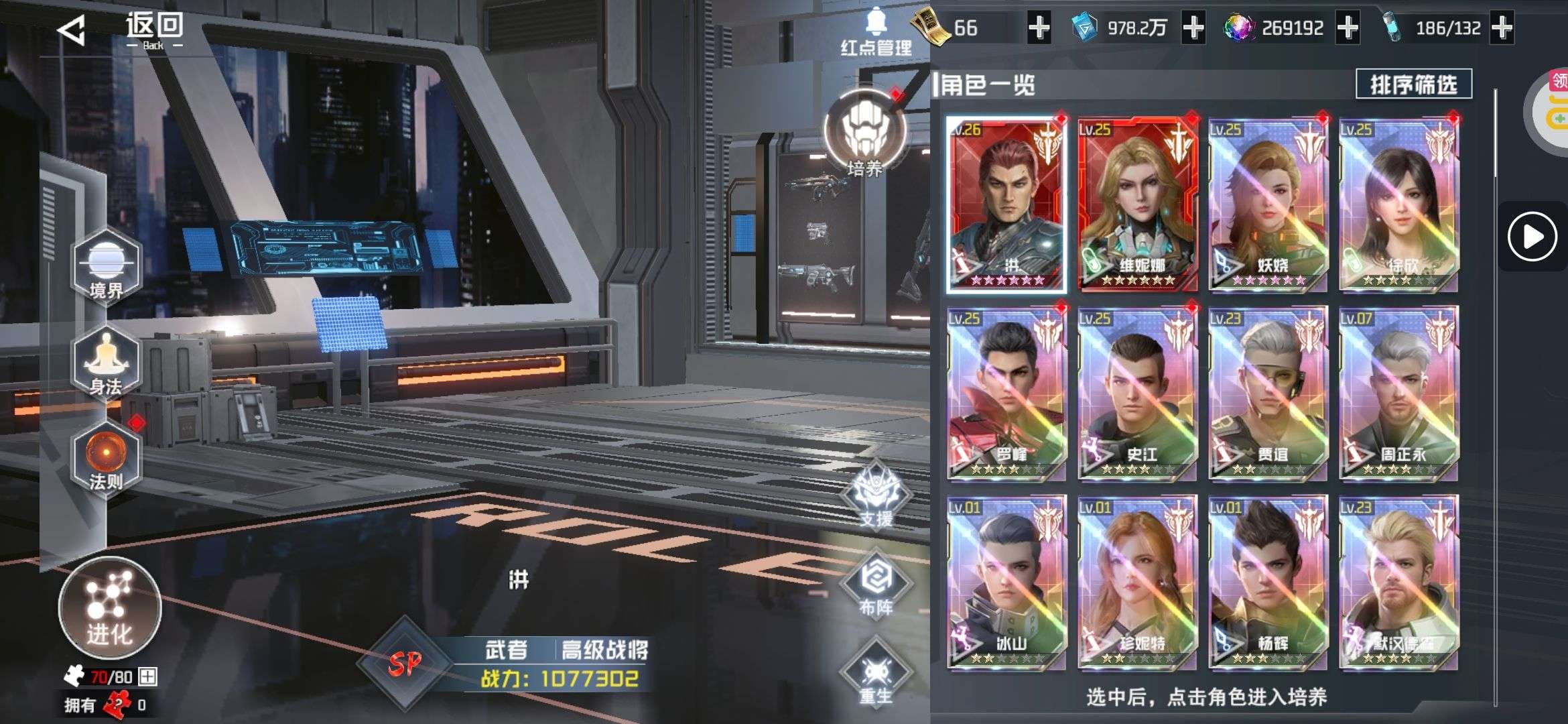The width and height of the screenshot is (1568, 724).
Task: Select the 妖娆 character card
Action: click(x=1268, y=204)
